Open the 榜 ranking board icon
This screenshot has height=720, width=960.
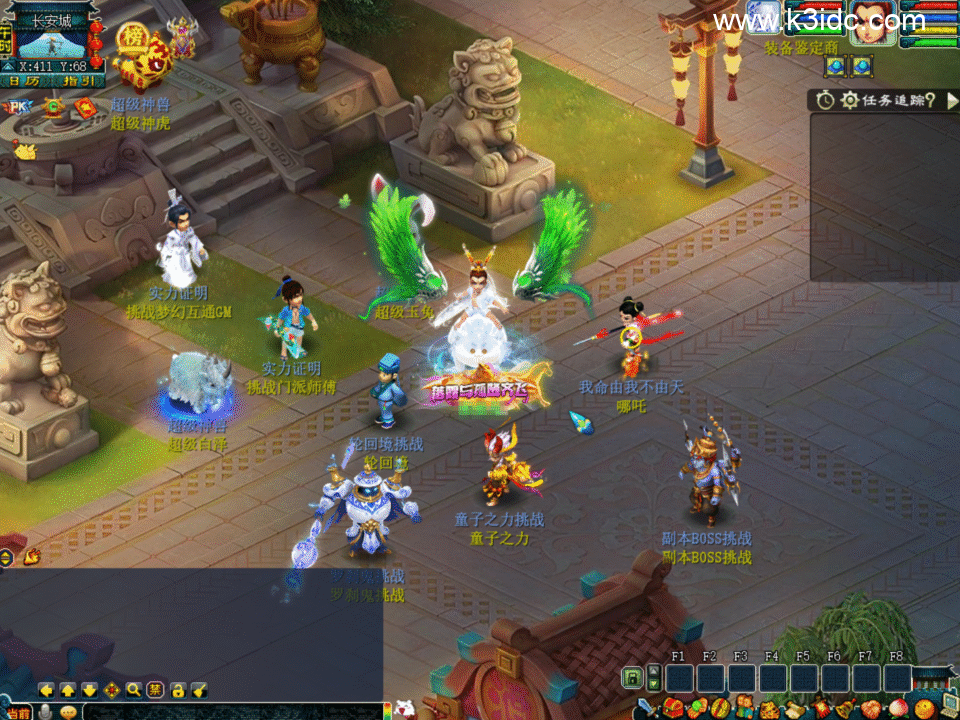tap(131, 40)
